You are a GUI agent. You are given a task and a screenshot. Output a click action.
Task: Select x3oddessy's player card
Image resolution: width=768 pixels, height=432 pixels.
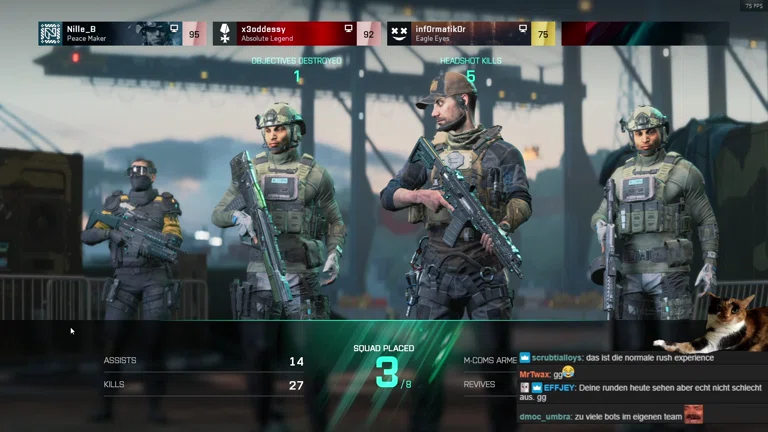[x=296, y=34]
